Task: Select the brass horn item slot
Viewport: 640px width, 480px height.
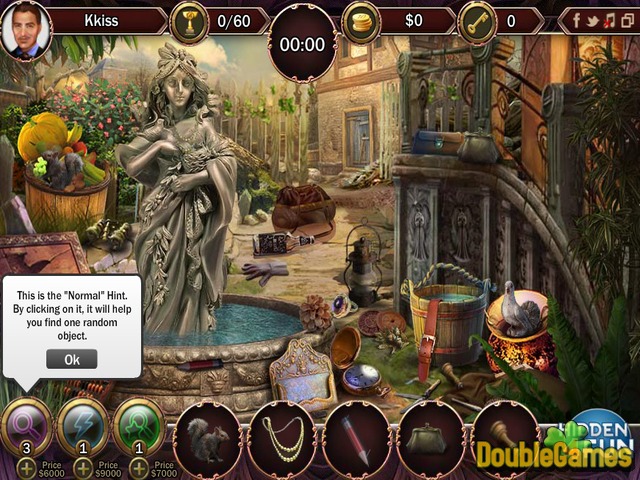Action: [504, 438]
